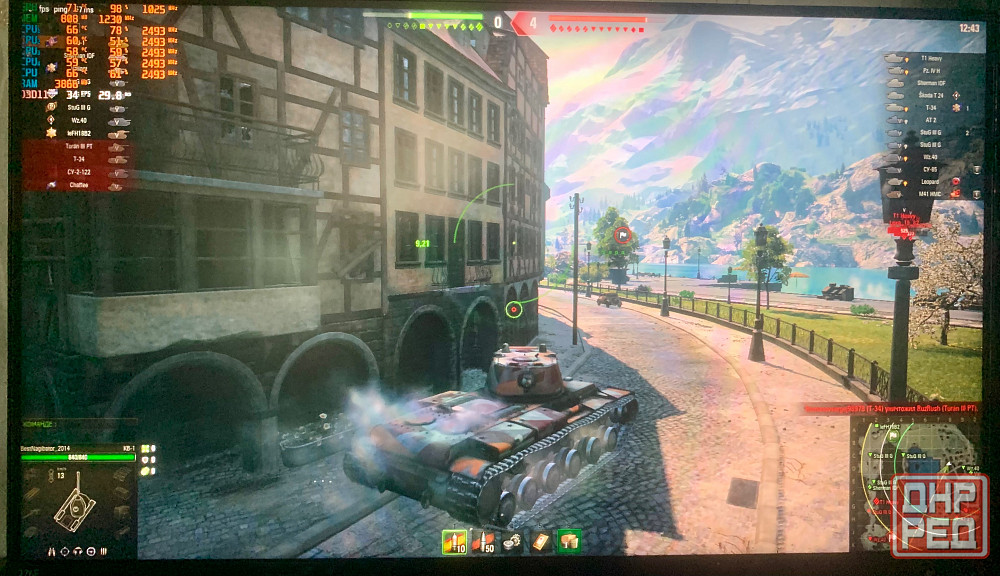Screen dimensions: 1000x576
Task: Switch to the 50-round shell slot
Action: coord(484,541)
